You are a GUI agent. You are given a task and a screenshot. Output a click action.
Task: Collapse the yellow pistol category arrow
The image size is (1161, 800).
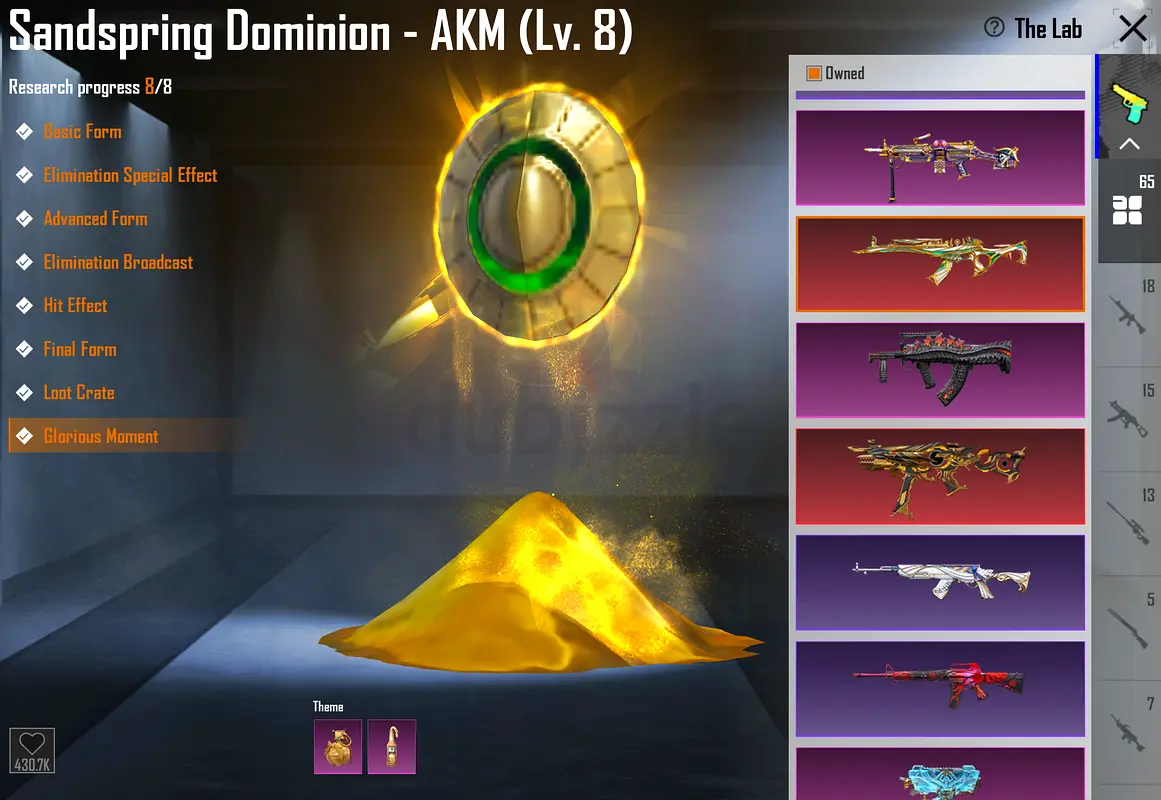(x=1129, y=144)
